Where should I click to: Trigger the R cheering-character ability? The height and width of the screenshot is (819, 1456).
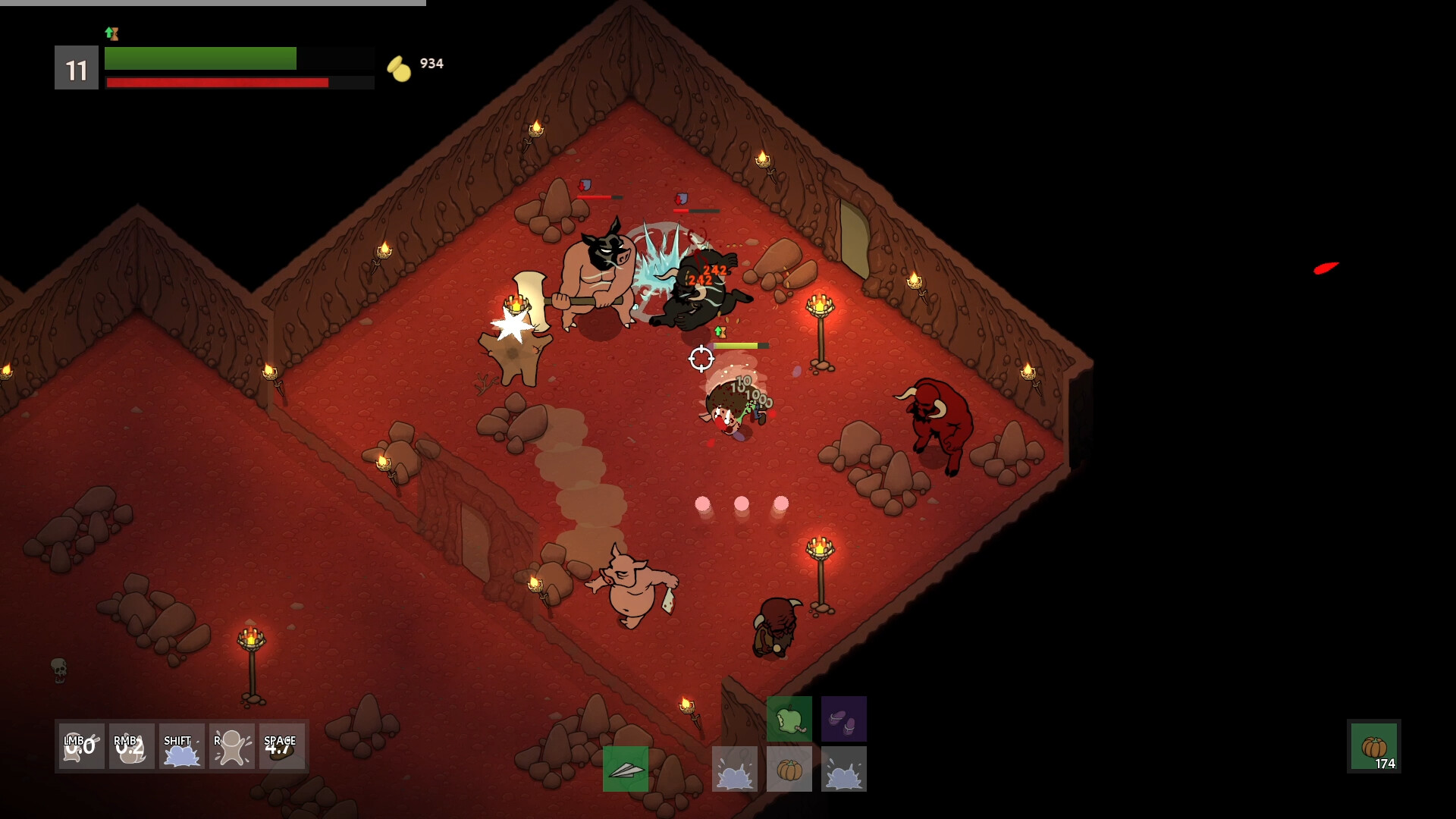point(231,747)
